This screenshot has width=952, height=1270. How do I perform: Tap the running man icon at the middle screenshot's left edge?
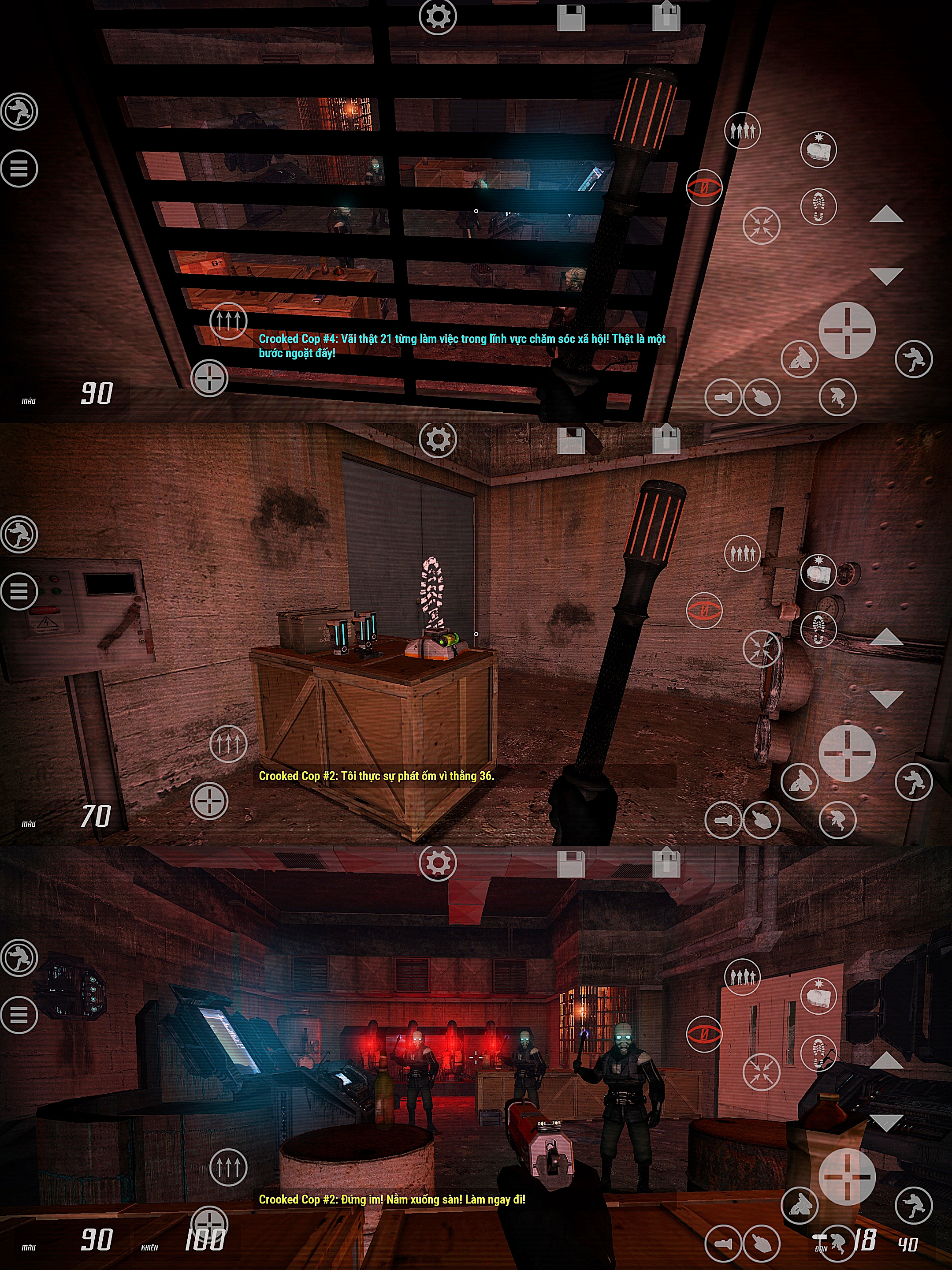[x=19, y=534]
